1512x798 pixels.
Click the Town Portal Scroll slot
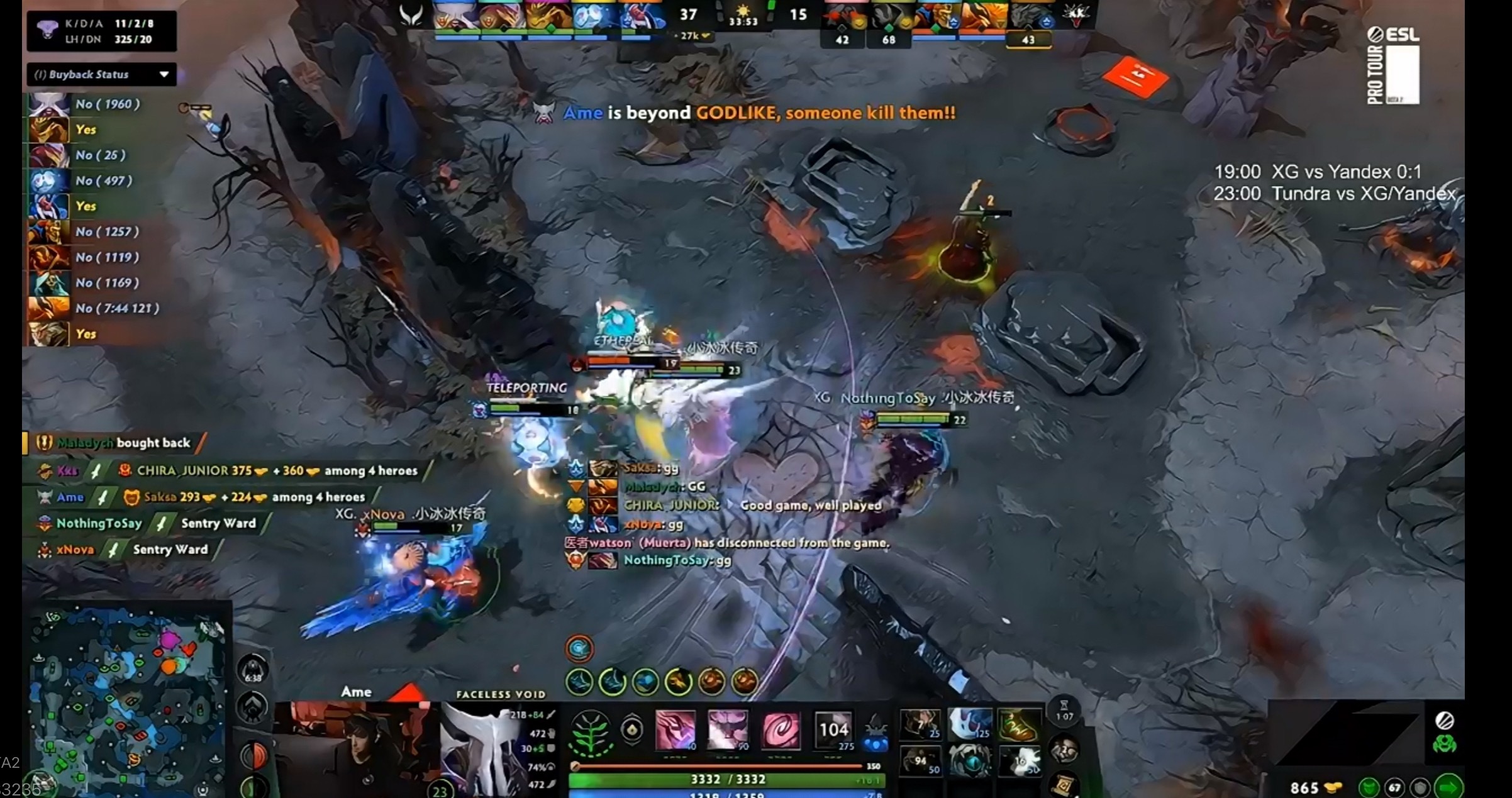(1060, 786)
